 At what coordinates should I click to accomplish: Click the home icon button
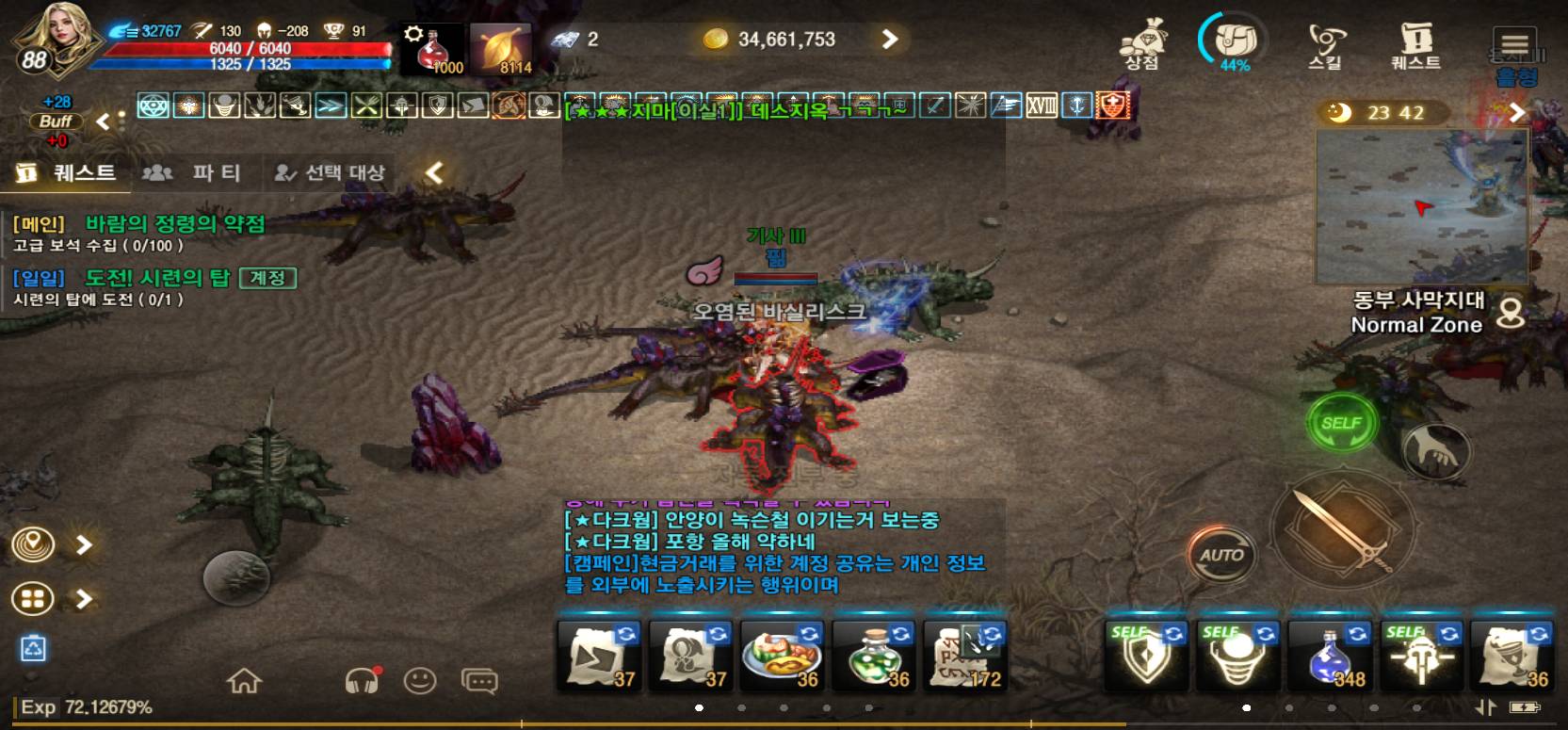244,680
